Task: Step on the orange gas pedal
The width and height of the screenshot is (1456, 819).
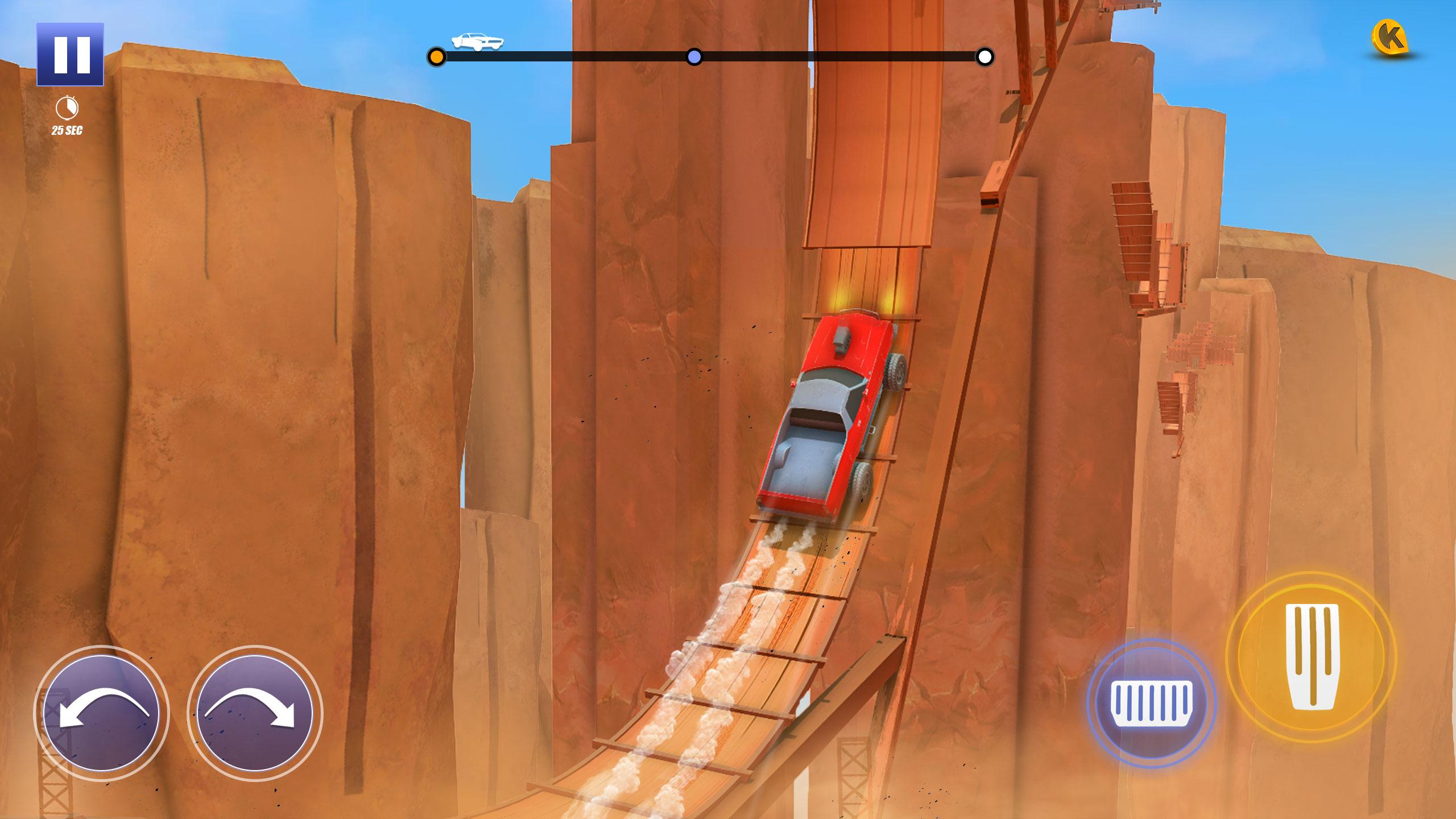Action: [x=1310, y=657]
